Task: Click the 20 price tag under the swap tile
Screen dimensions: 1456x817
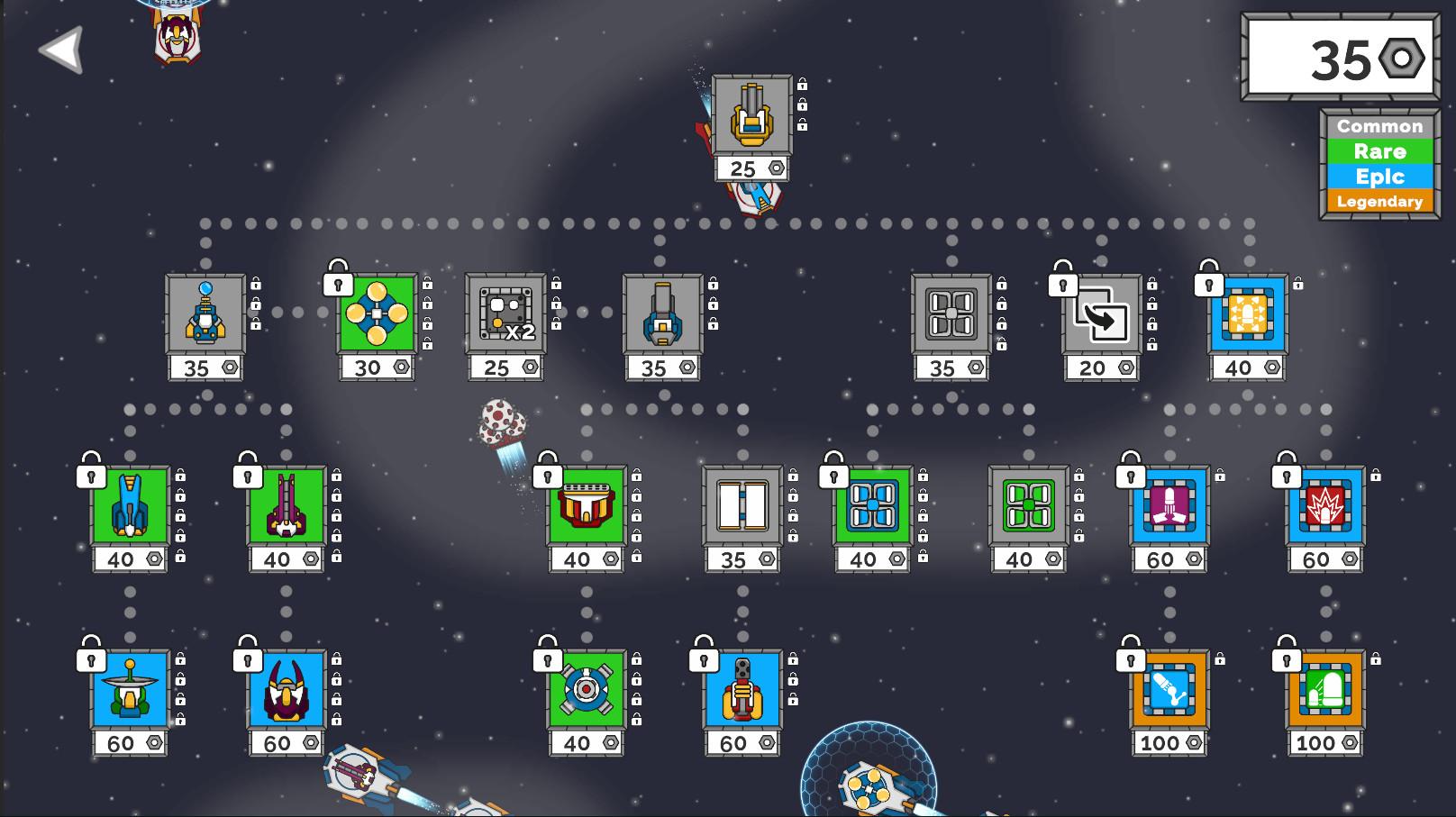Action: pos(1101,368)
